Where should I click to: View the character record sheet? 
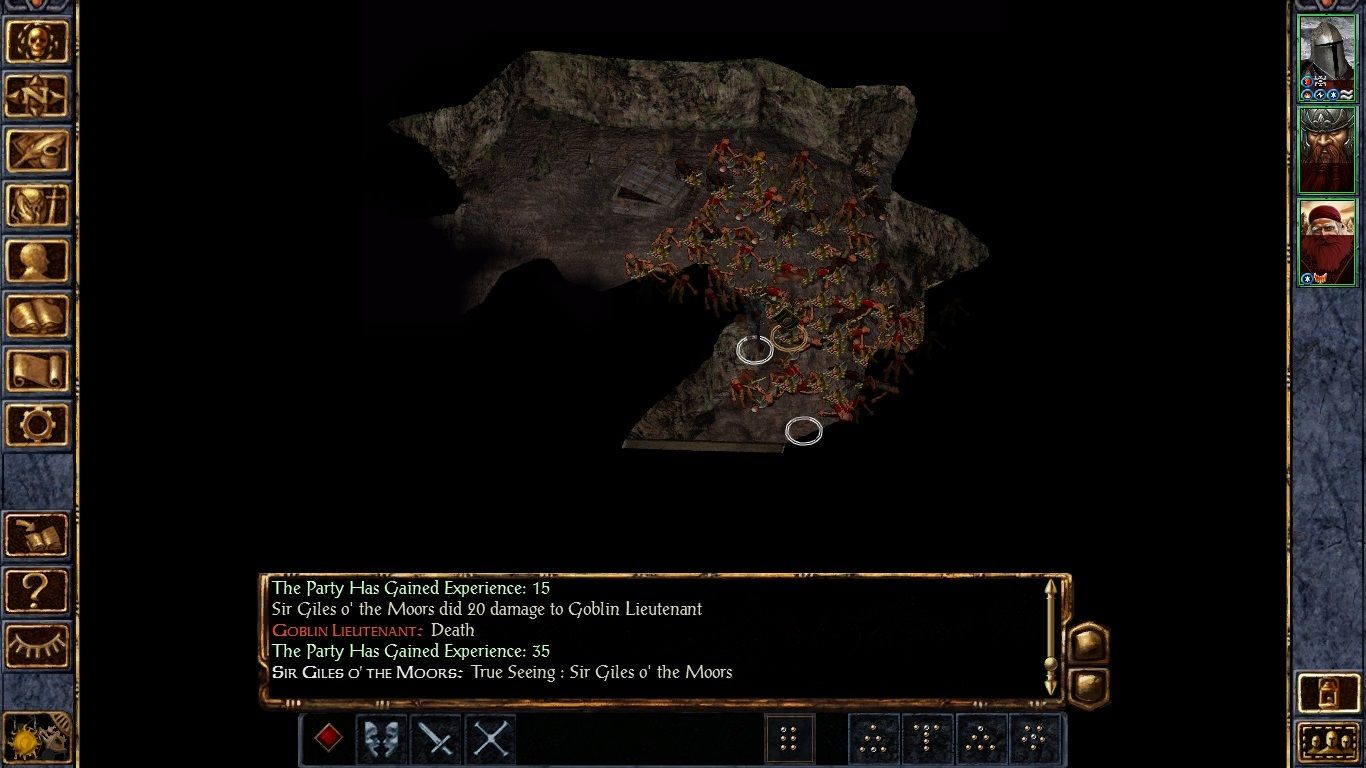[x=38, y=260]
